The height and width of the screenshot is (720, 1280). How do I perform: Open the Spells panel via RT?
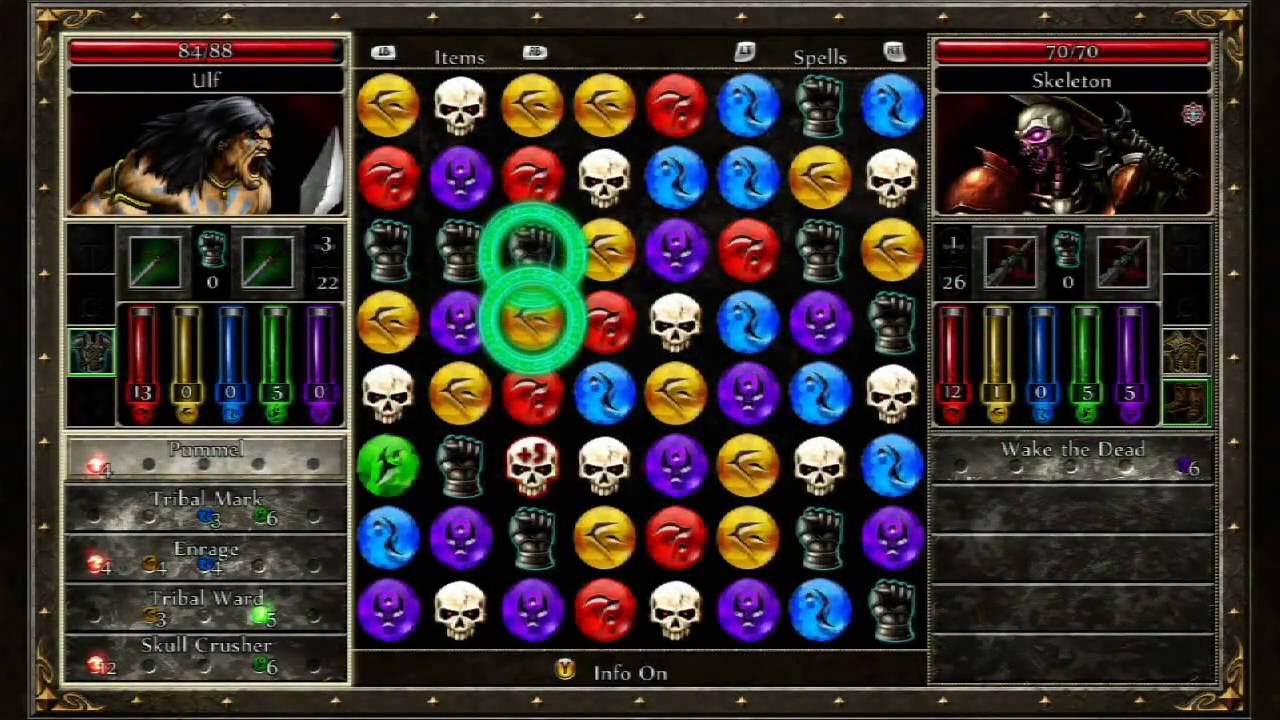pos(895,50)
